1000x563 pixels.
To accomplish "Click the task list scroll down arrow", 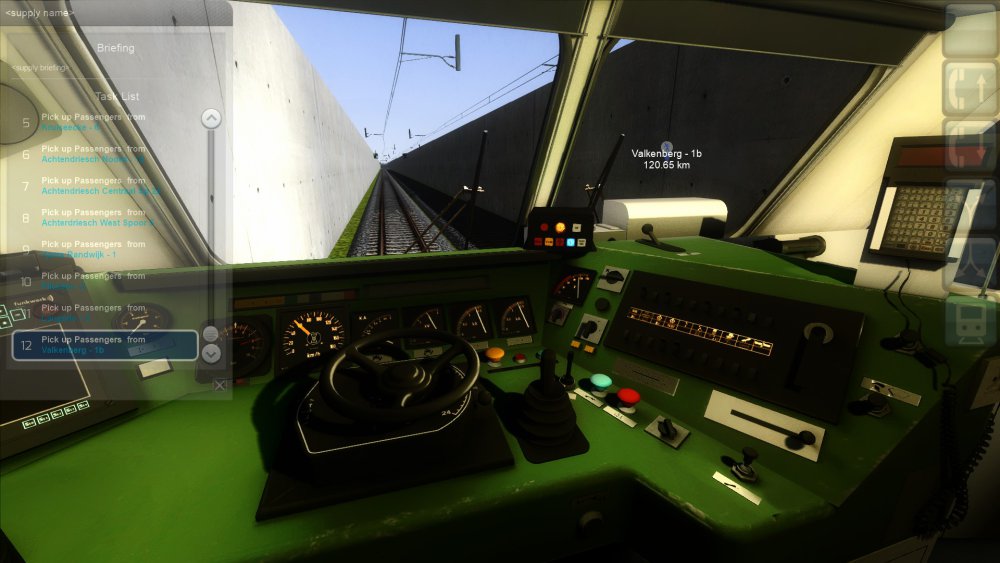I will [x=211, y=353].
